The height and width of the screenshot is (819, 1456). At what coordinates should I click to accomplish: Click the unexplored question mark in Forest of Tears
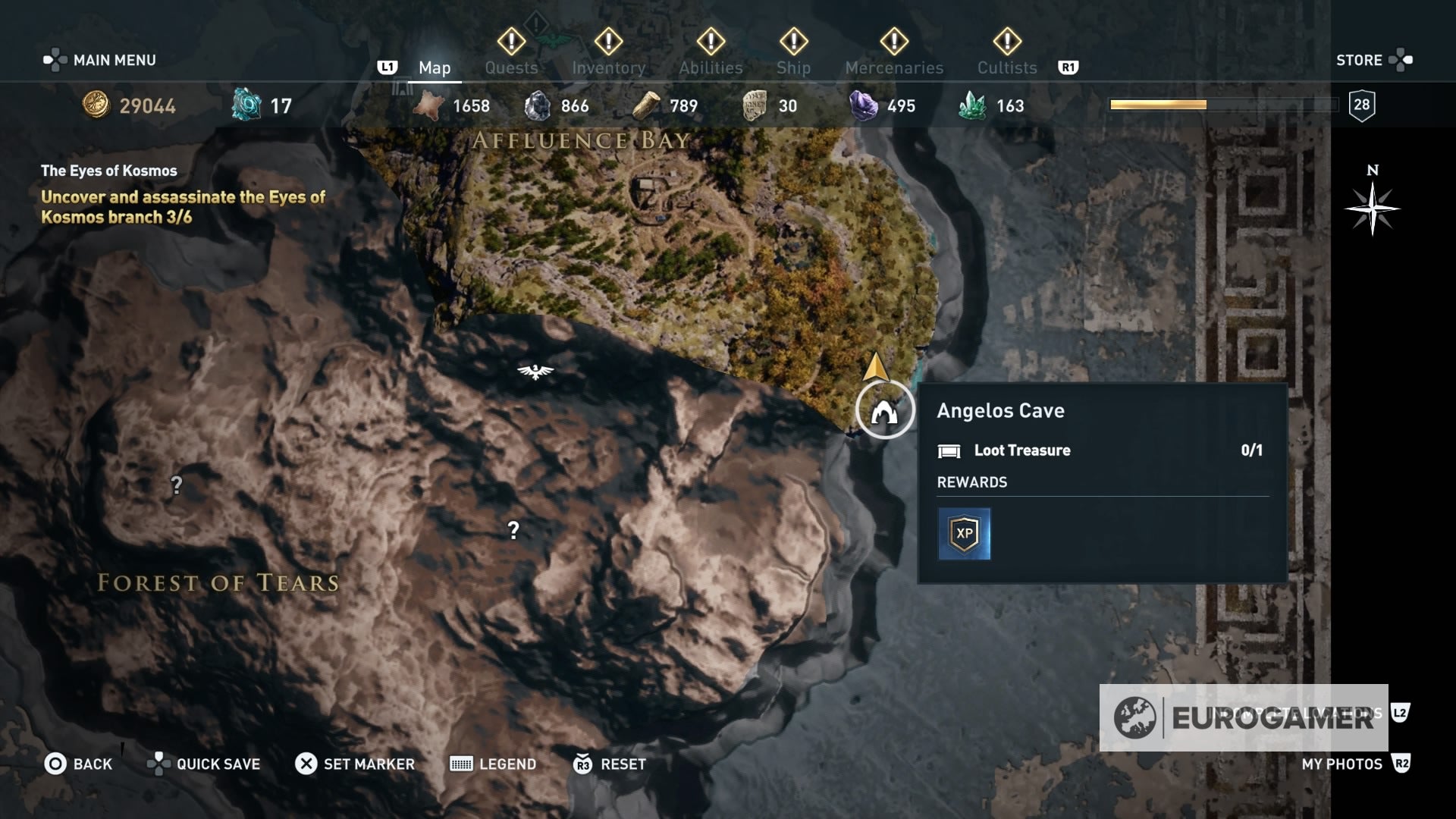pyautogui.click(x=514, y=528)
